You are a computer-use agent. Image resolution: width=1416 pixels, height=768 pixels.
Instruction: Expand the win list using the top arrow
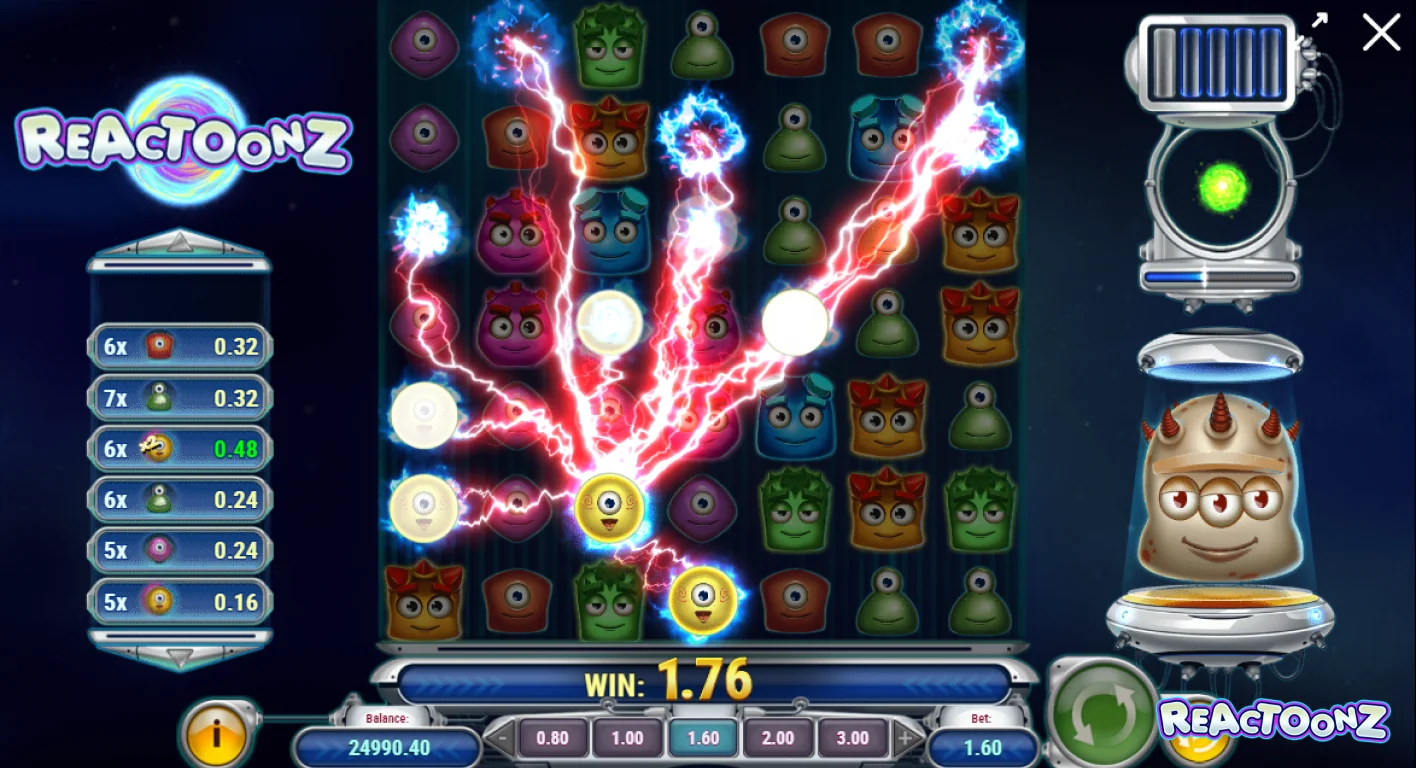pyautogui.click(x=178, y=238)
